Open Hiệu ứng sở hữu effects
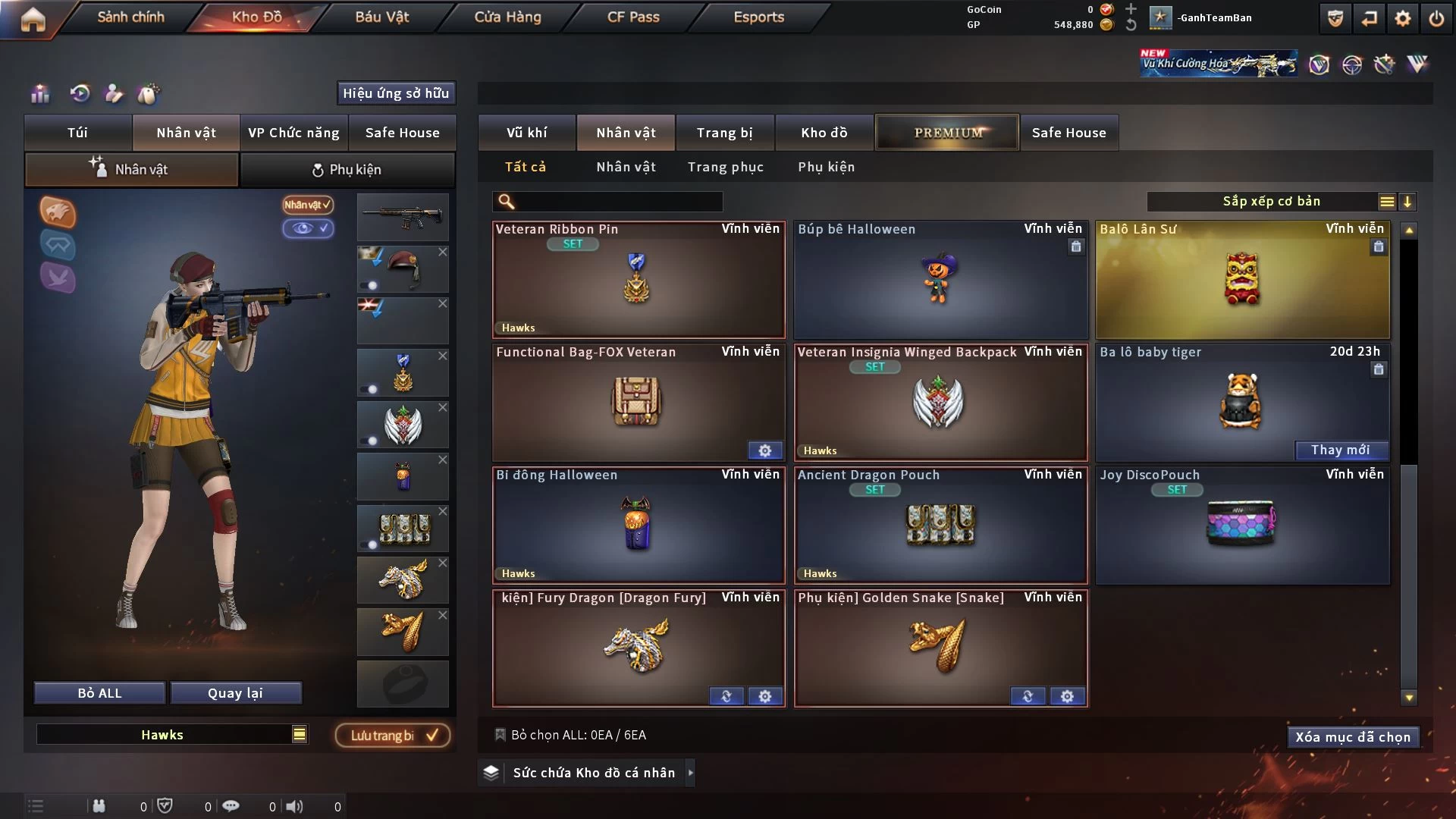This screenshot has height=819, width=1456. (x=396, y=93)
